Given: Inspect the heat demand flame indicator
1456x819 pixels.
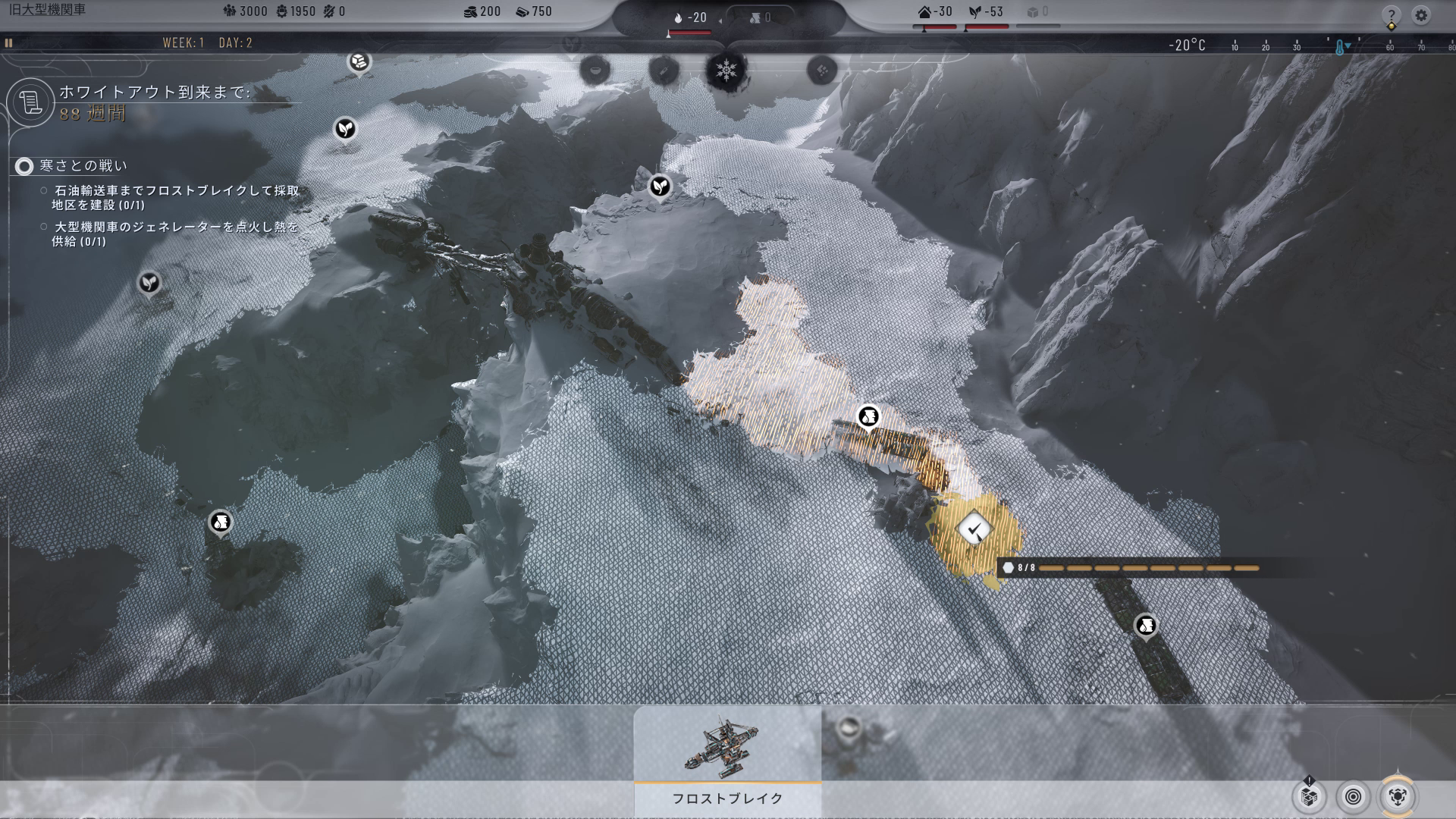Looking at the screenshot, I should click(x=690, y=17).
